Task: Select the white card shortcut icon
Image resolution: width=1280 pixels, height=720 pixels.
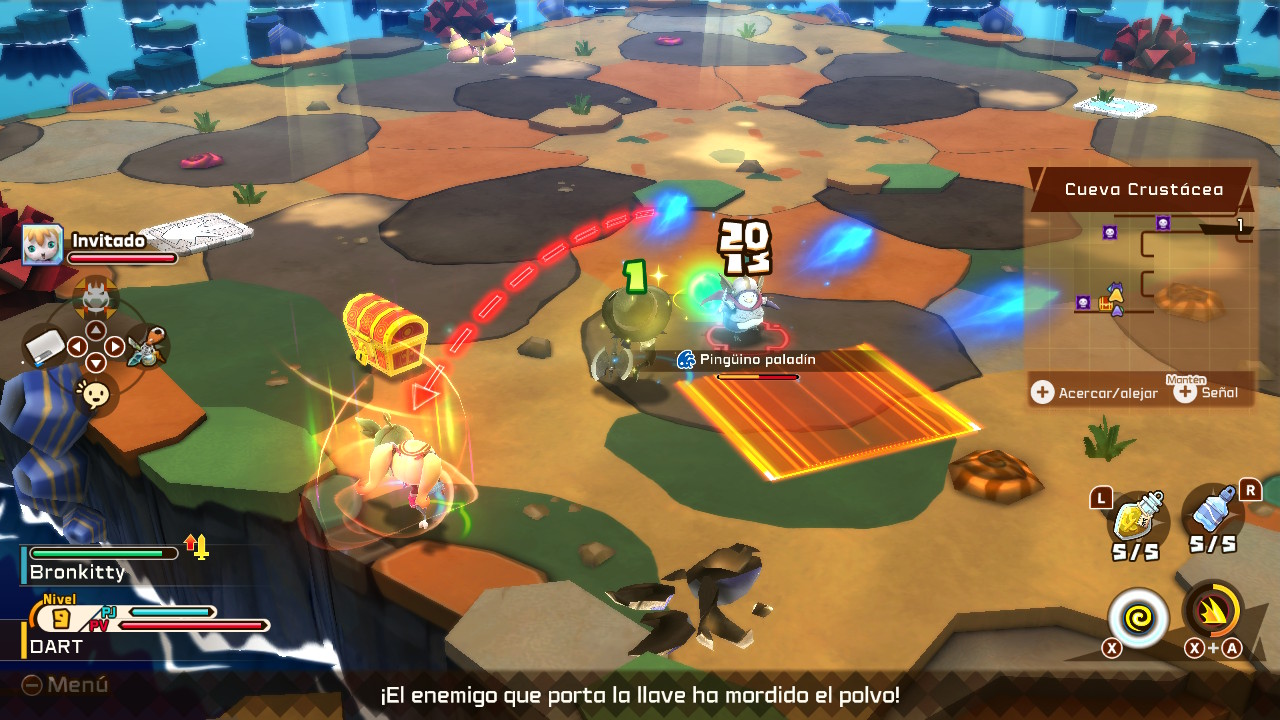Action: (45, 347)
